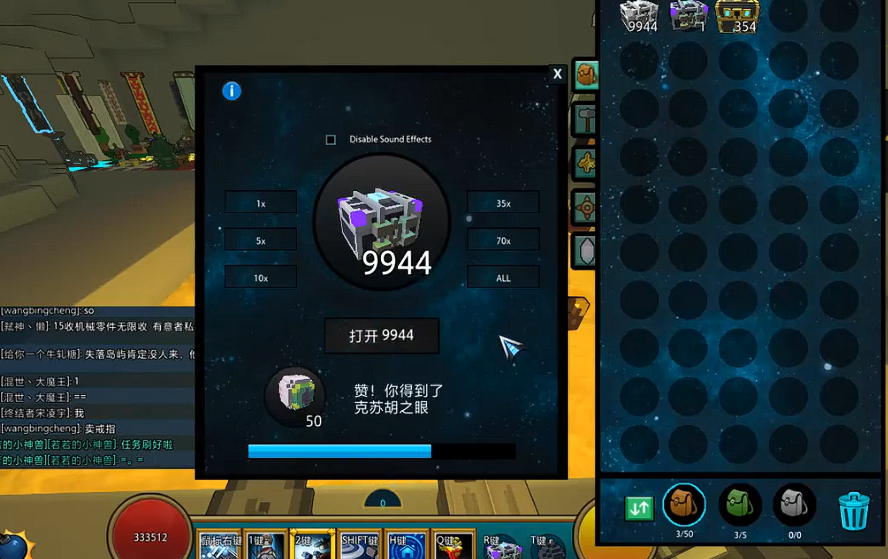888x559 pixels.
Task: Select the purple-cornered box with count 1
Action: (689, 16)
